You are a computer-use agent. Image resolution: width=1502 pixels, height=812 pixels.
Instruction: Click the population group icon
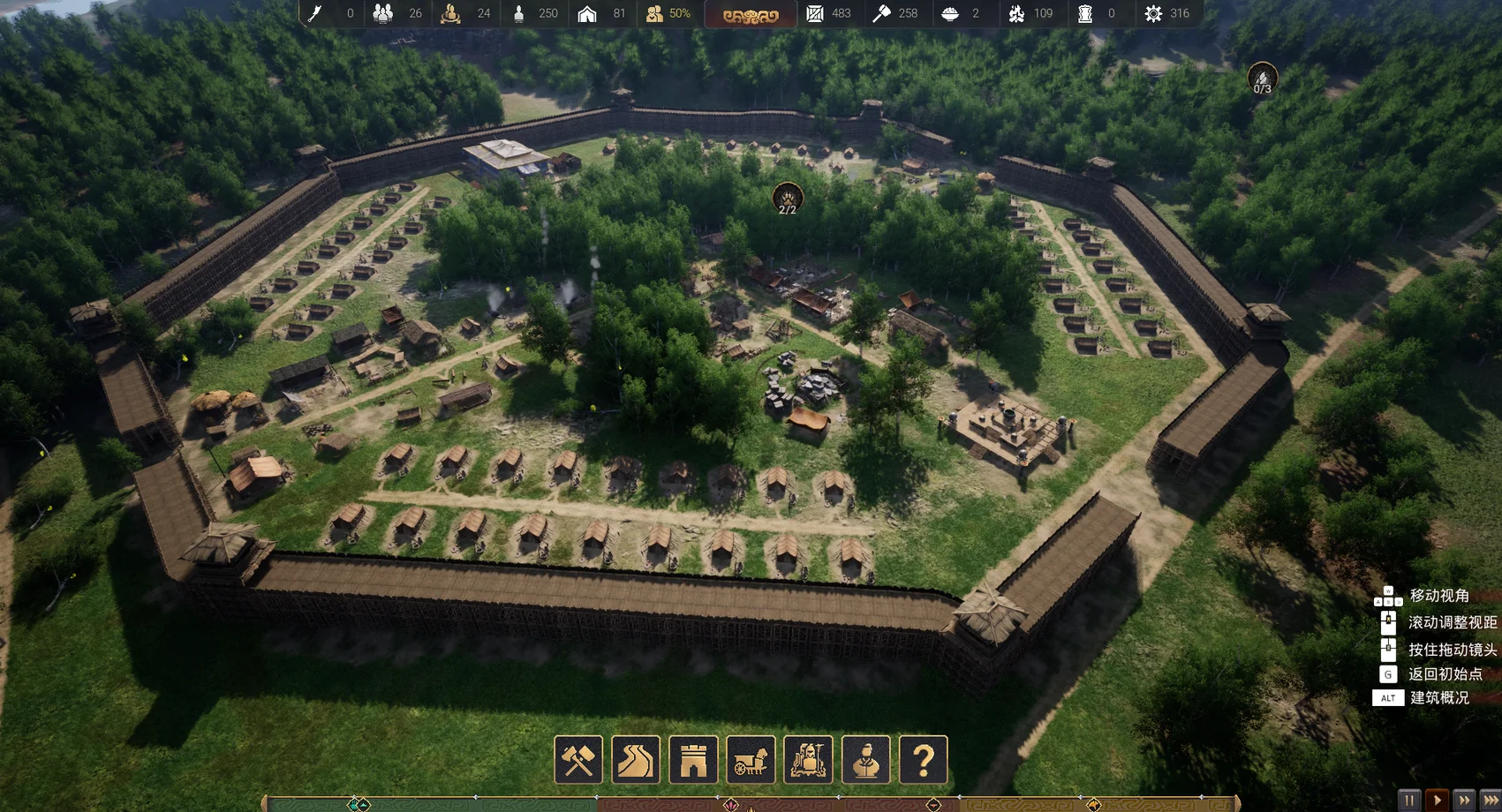(x=383, y=13)
